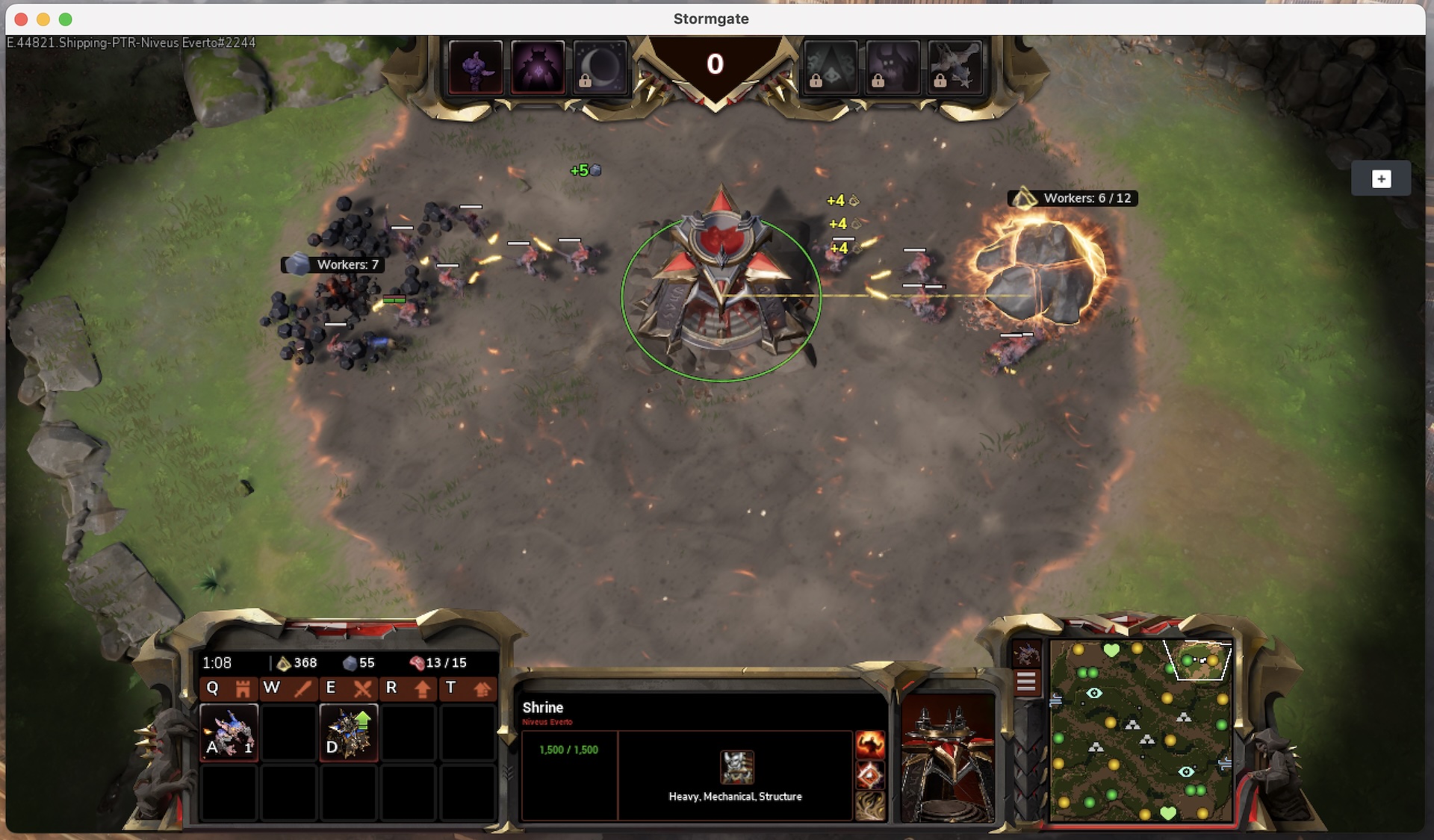The image size is (1434, 840).
Task: Select the R upgrade arrow command
Action: click(406, 688)
